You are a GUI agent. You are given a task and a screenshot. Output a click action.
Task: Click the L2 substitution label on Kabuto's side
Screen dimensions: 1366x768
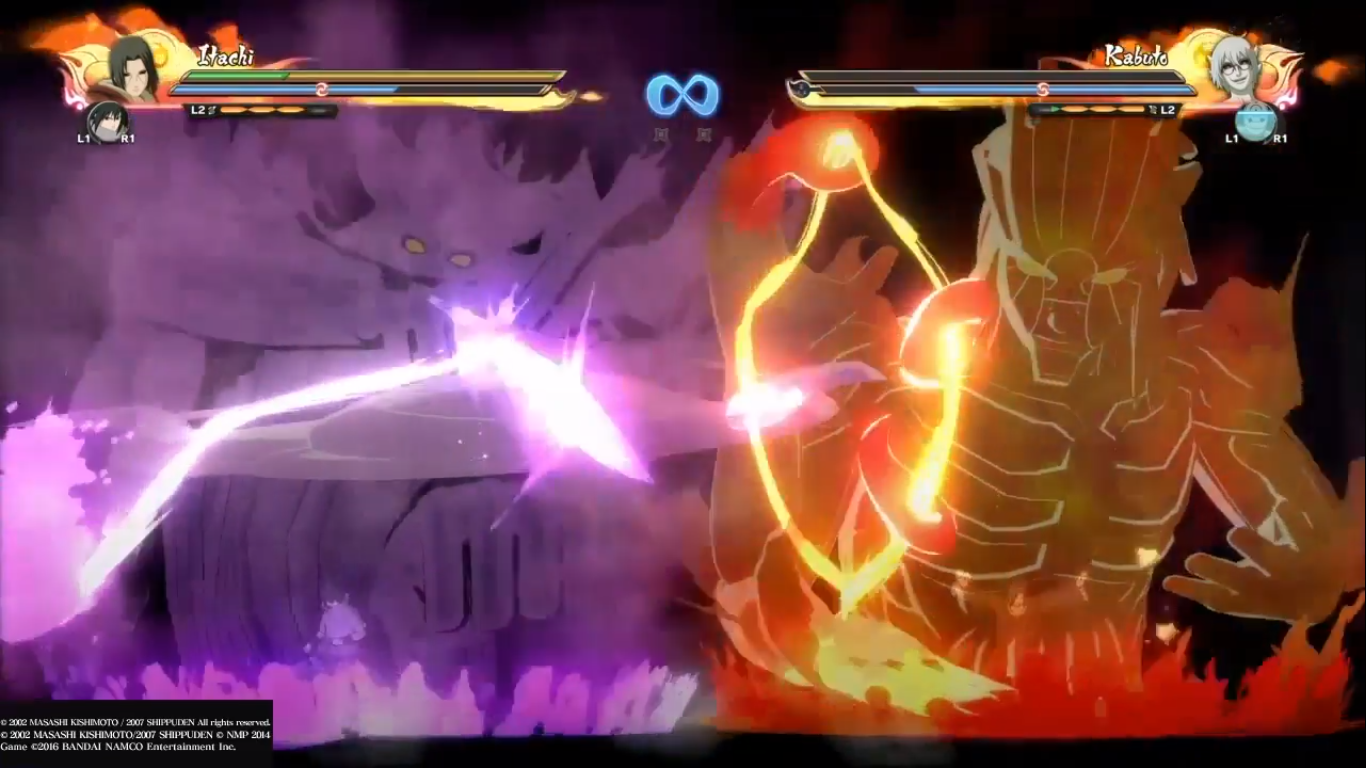click(1166, 110)
